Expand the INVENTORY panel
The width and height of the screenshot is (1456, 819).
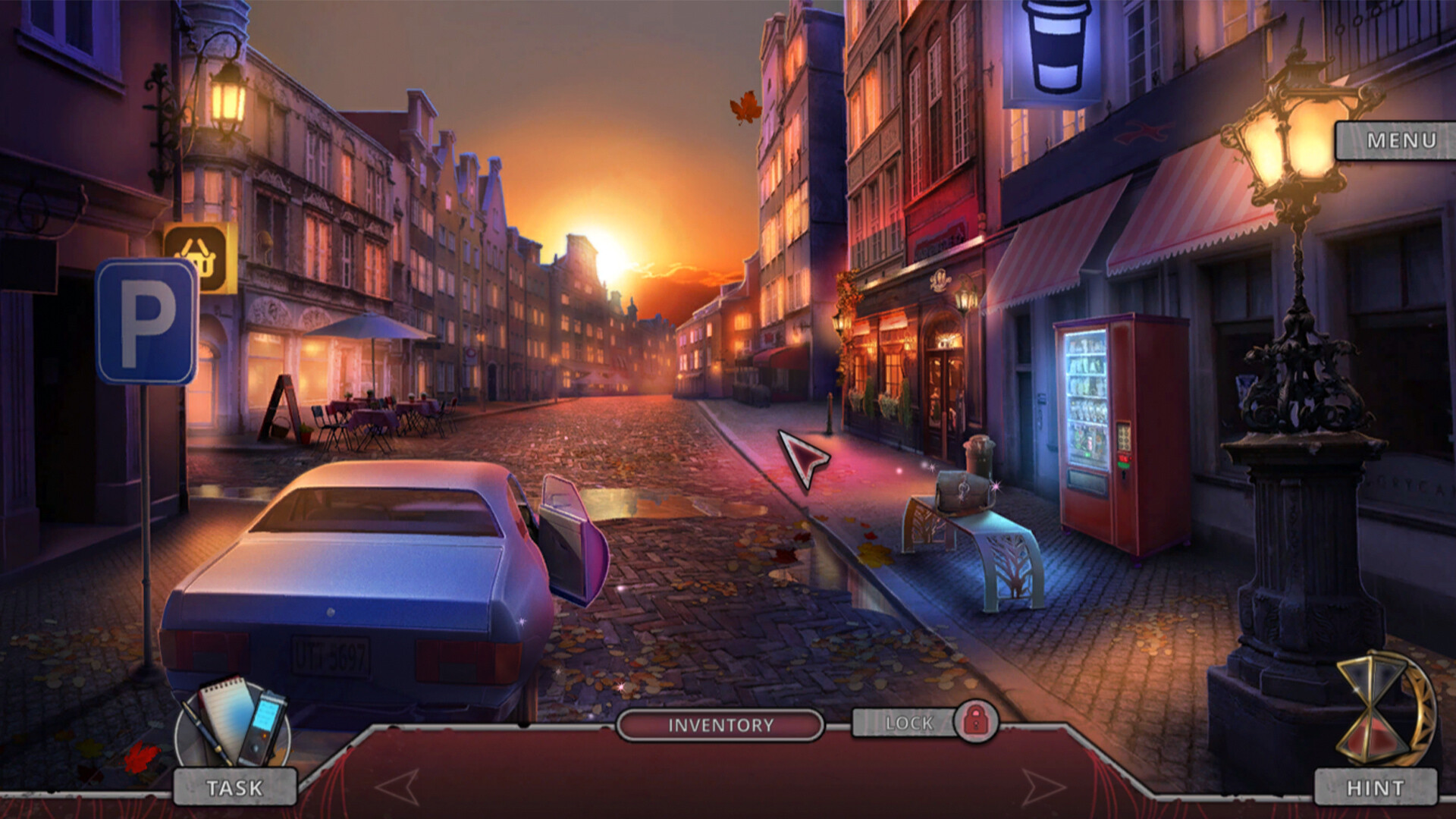[x=720, y=724]
